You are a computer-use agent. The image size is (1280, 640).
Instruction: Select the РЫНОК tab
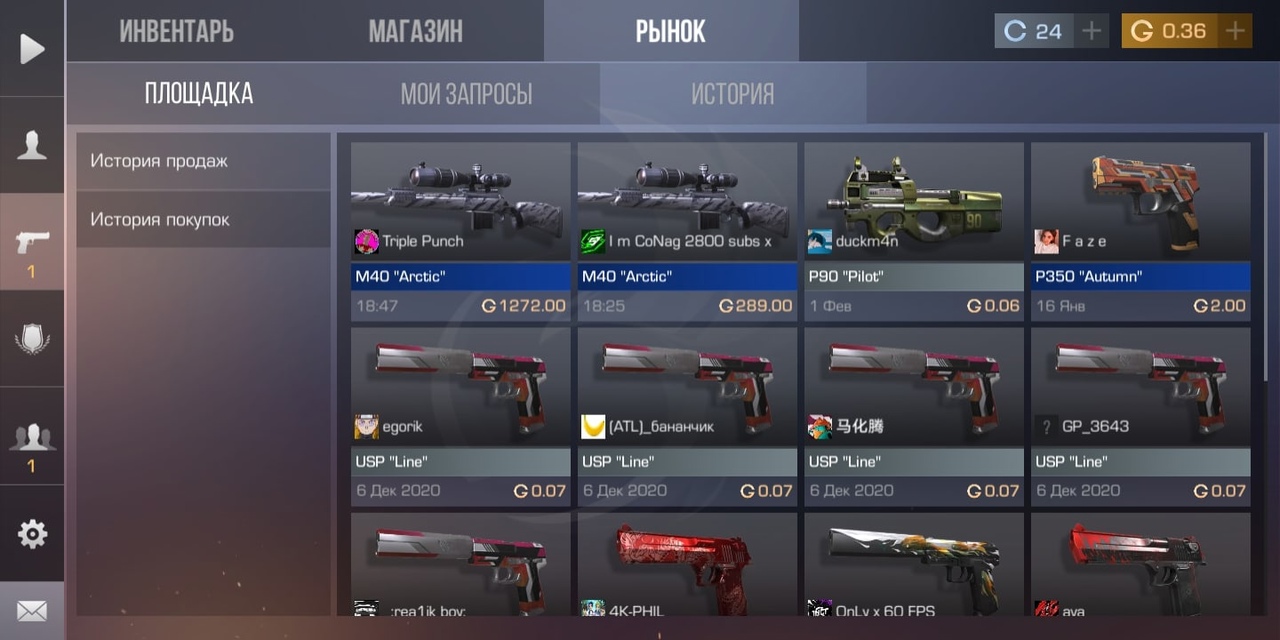[x=670, y=31]
